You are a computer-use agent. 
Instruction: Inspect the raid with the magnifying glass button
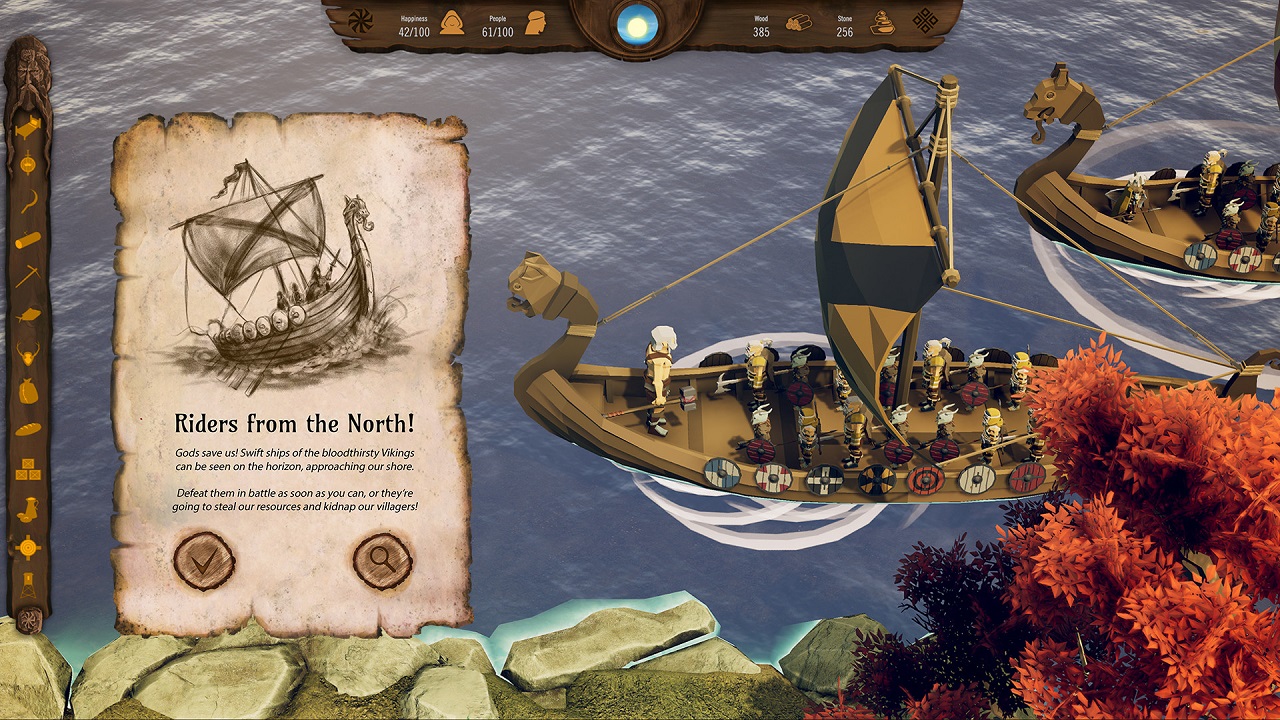tap(383, 560)
